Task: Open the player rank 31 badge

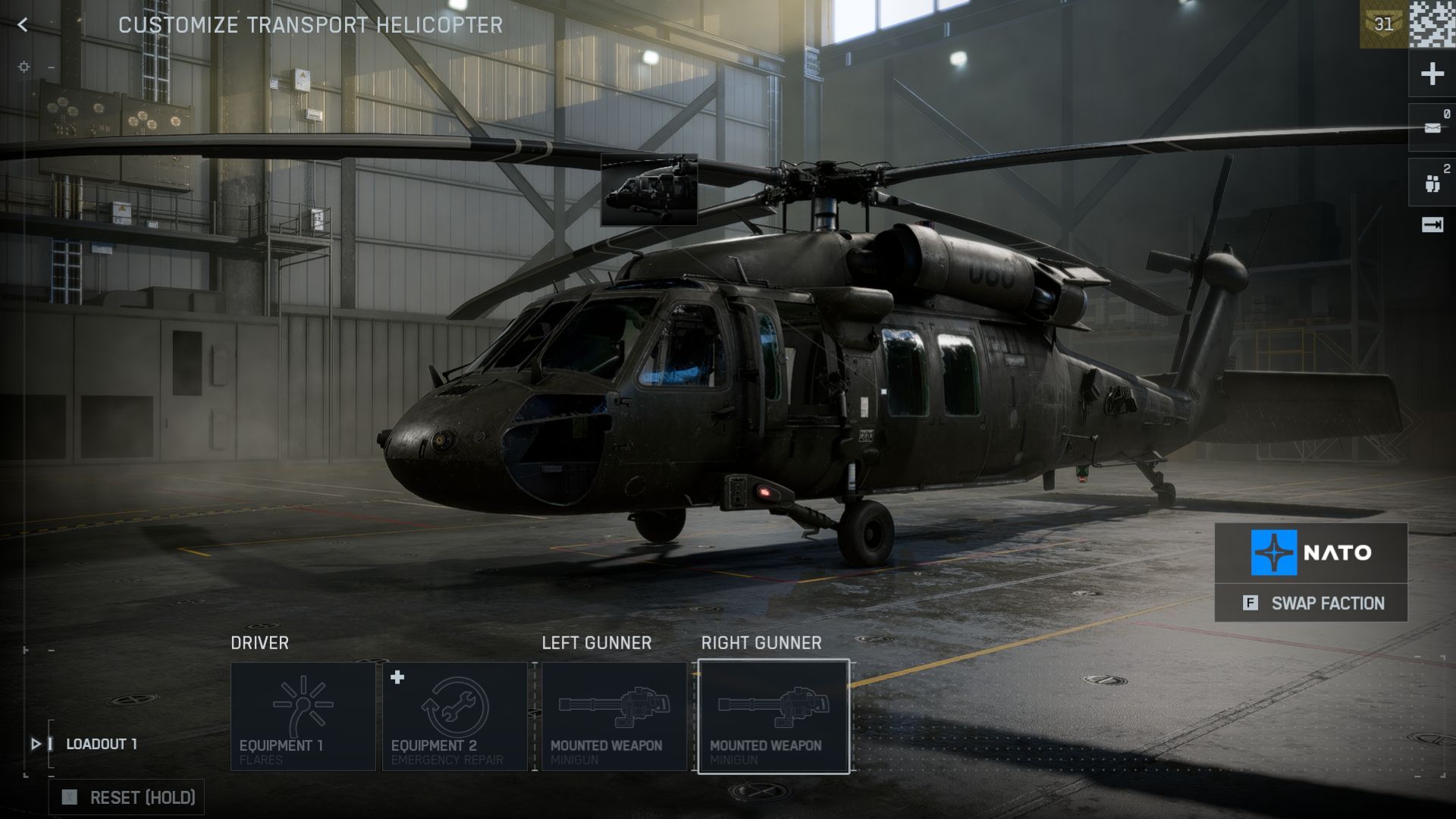Action: tap(1383, 24)
